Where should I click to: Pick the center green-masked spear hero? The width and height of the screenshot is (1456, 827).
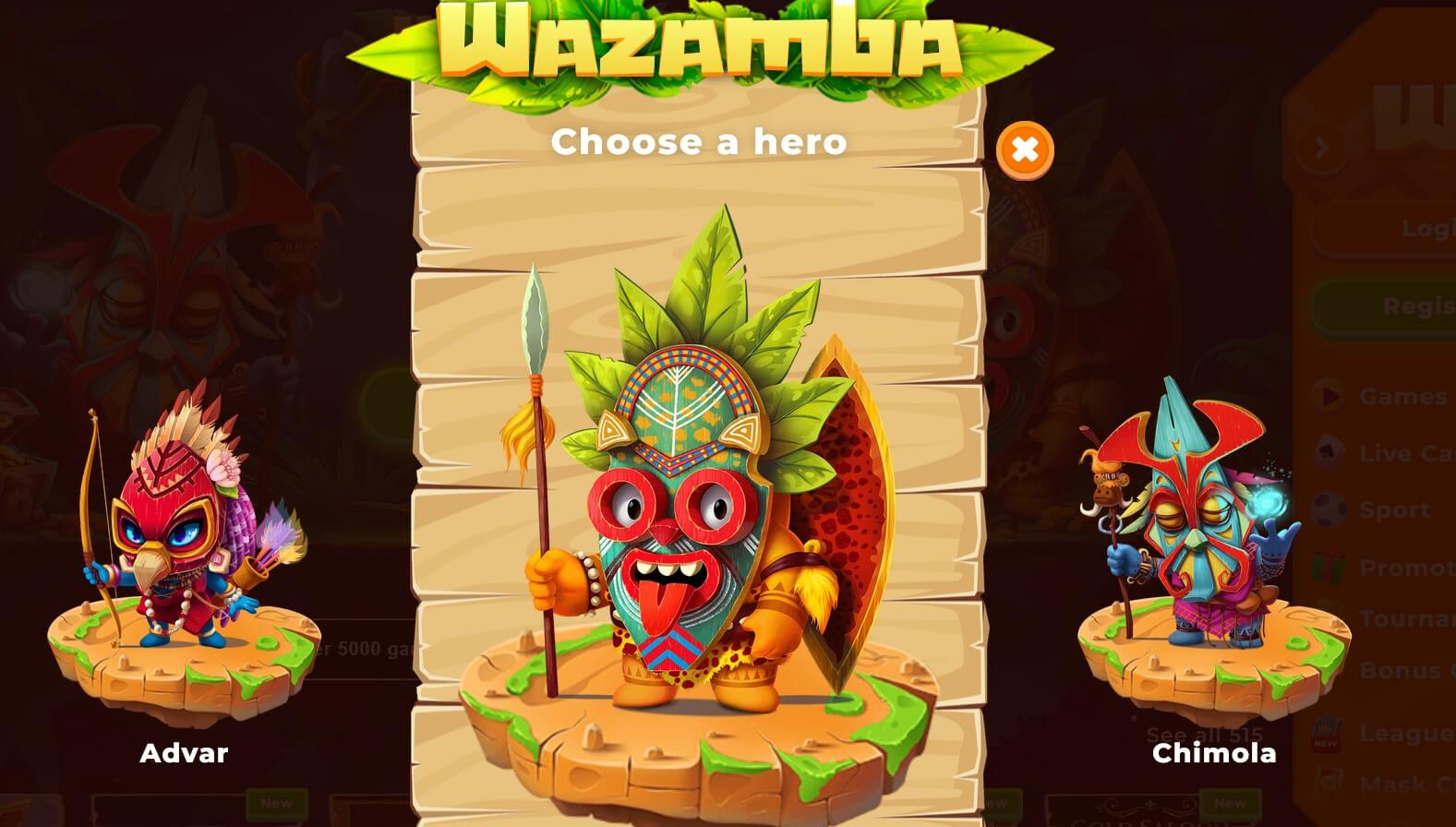pos(699,498)
